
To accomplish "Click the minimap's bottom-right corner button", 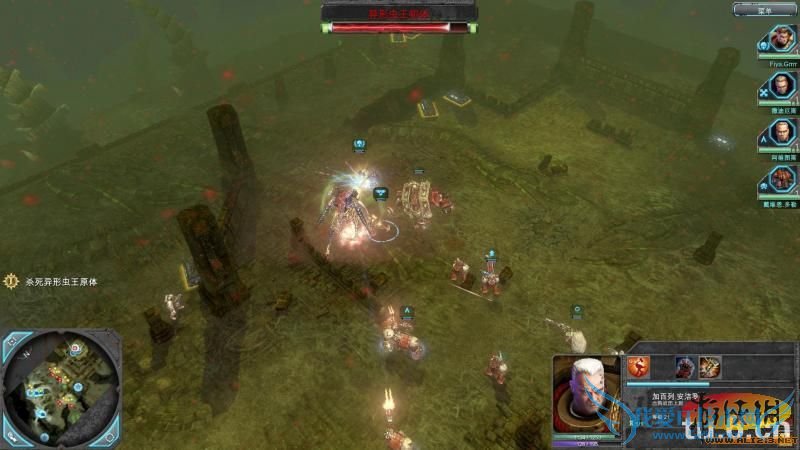I will tap(110, 436).
